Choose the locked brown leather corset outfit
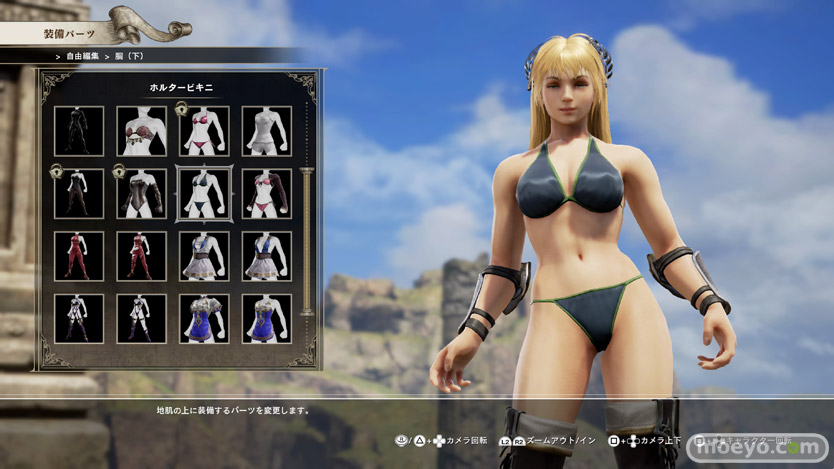The image size is (834, 469). point(141,194)
